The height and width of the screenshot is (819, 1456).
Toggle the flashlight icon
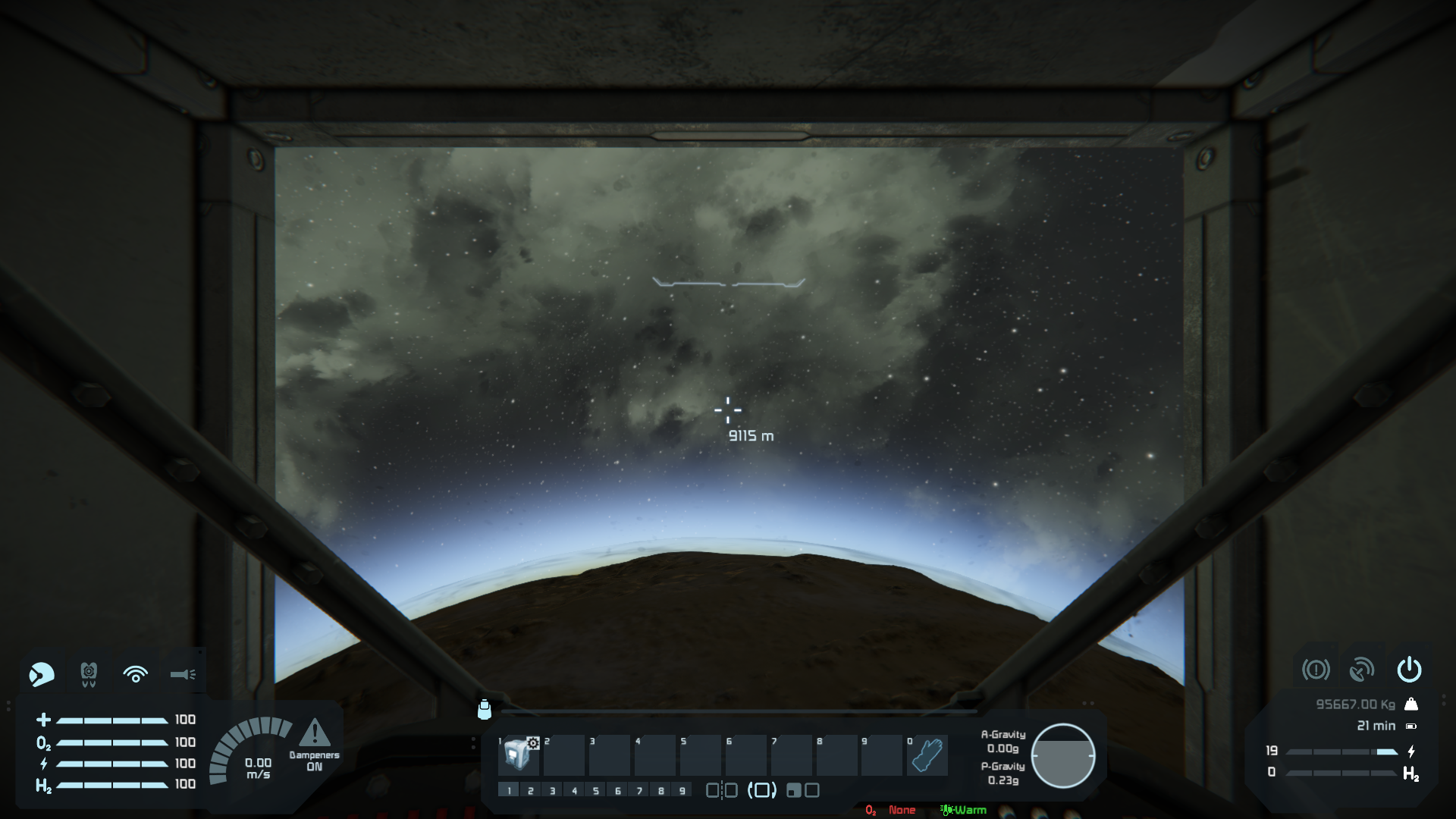pos(183,673)
